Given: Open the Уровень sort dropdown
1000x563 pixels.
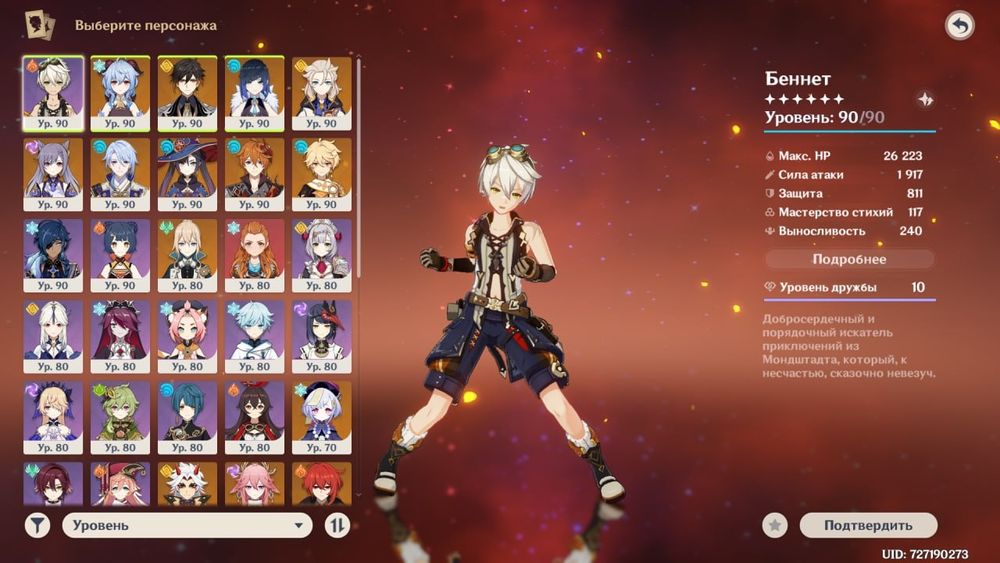Looking at the screenshot, I should point(187,525).
